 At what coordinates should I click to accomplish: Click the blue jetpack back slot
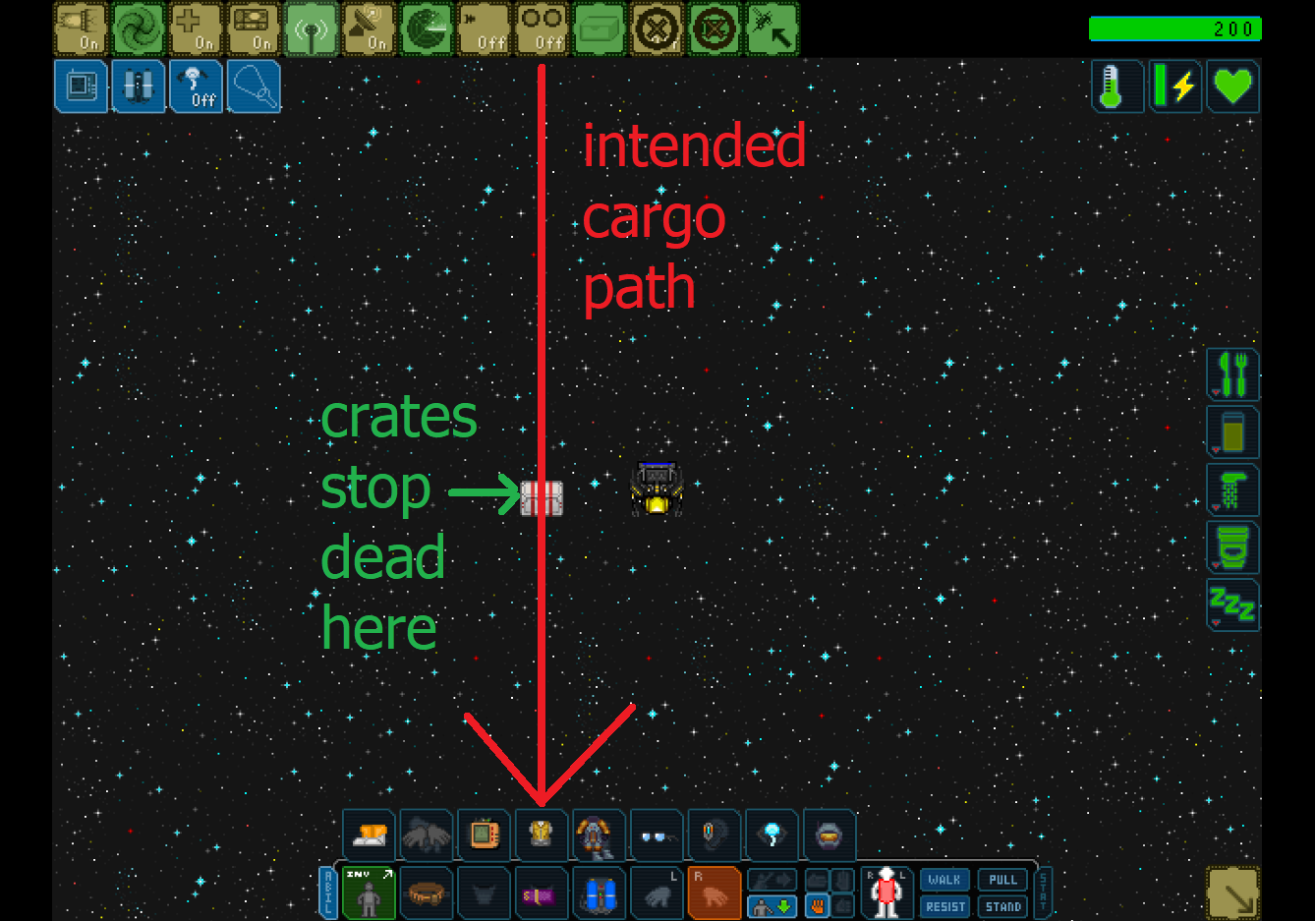(x=600, y=893)
